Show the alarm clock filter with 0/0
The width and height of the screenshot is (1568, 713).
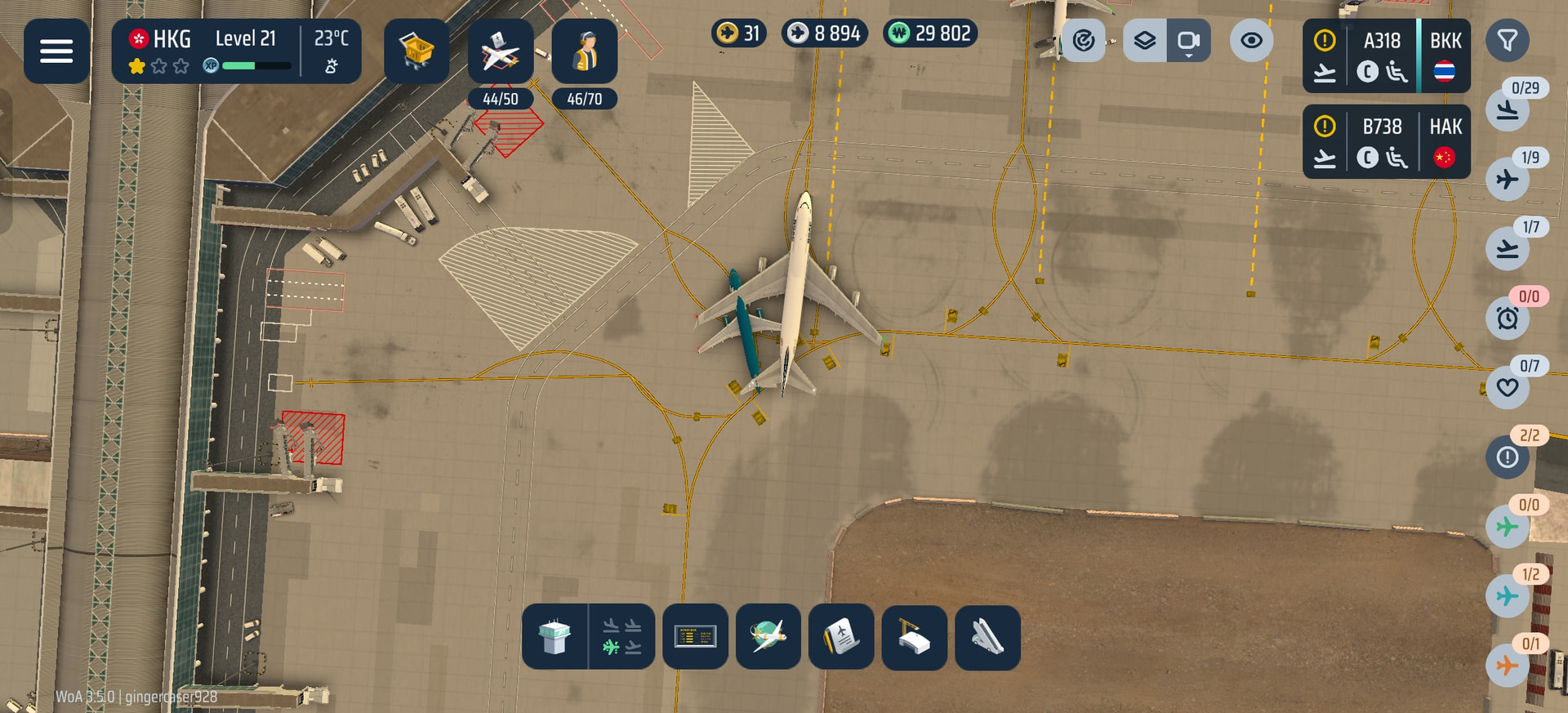[x=1508, y=318]
